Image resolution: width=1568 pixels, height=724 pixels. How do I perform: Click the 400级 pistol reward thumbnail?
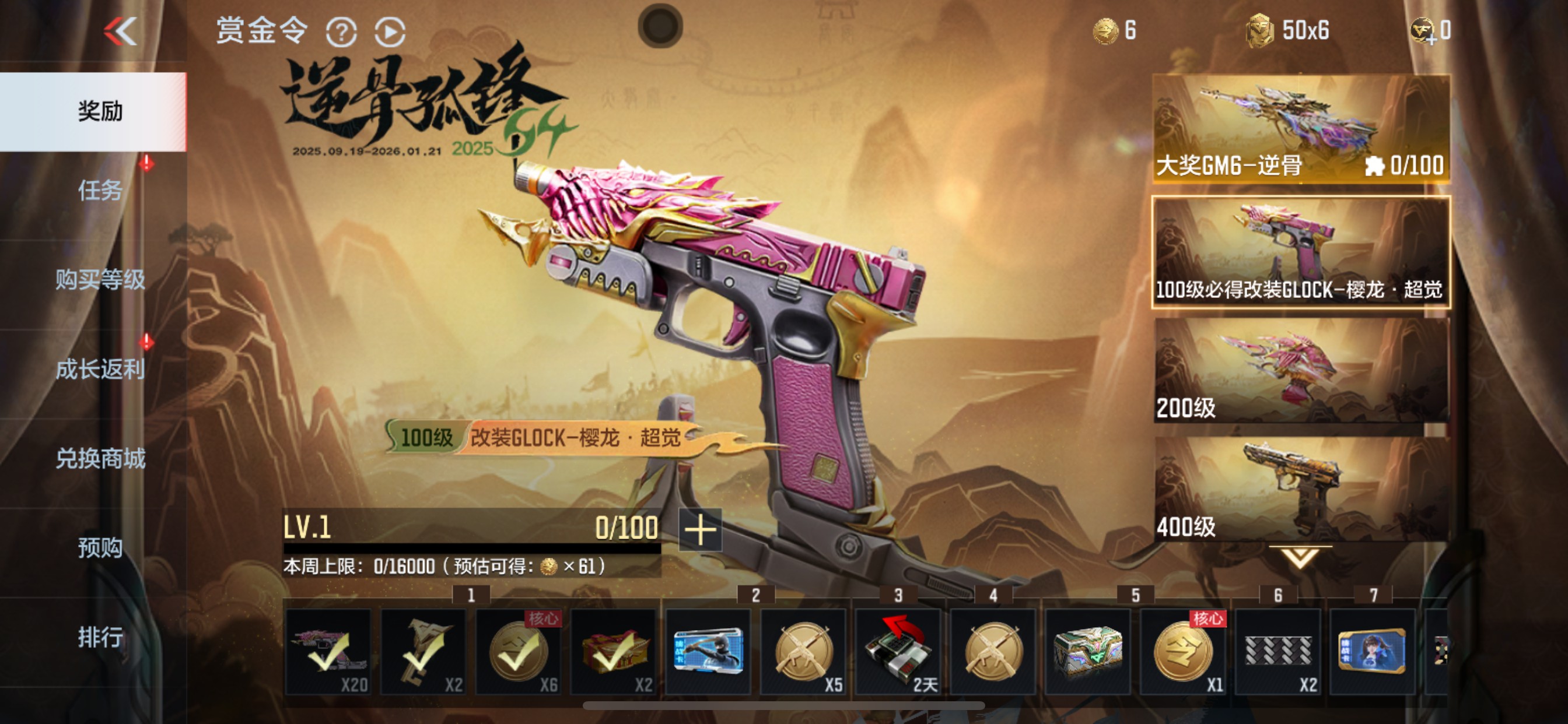1297,487
